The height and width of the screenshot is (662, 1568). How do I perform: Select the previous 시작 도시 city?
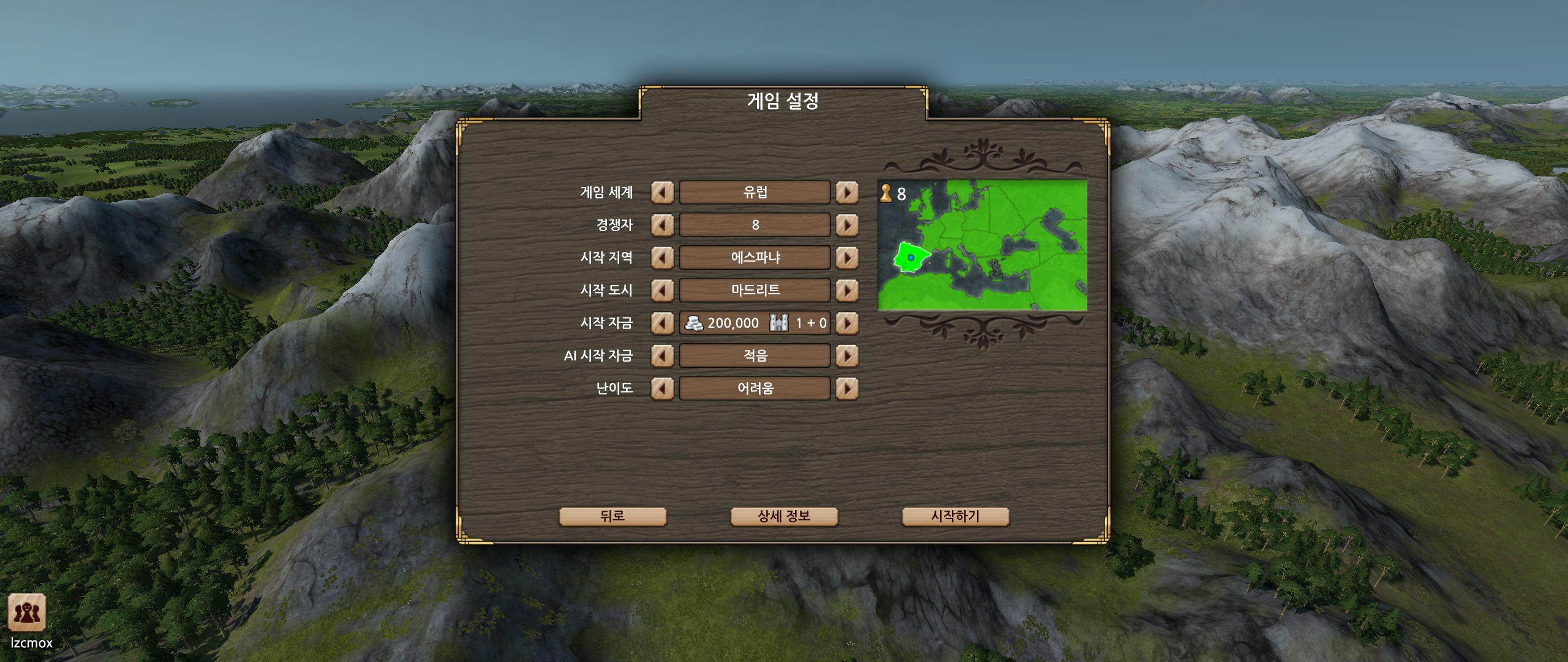pos(661,291)
